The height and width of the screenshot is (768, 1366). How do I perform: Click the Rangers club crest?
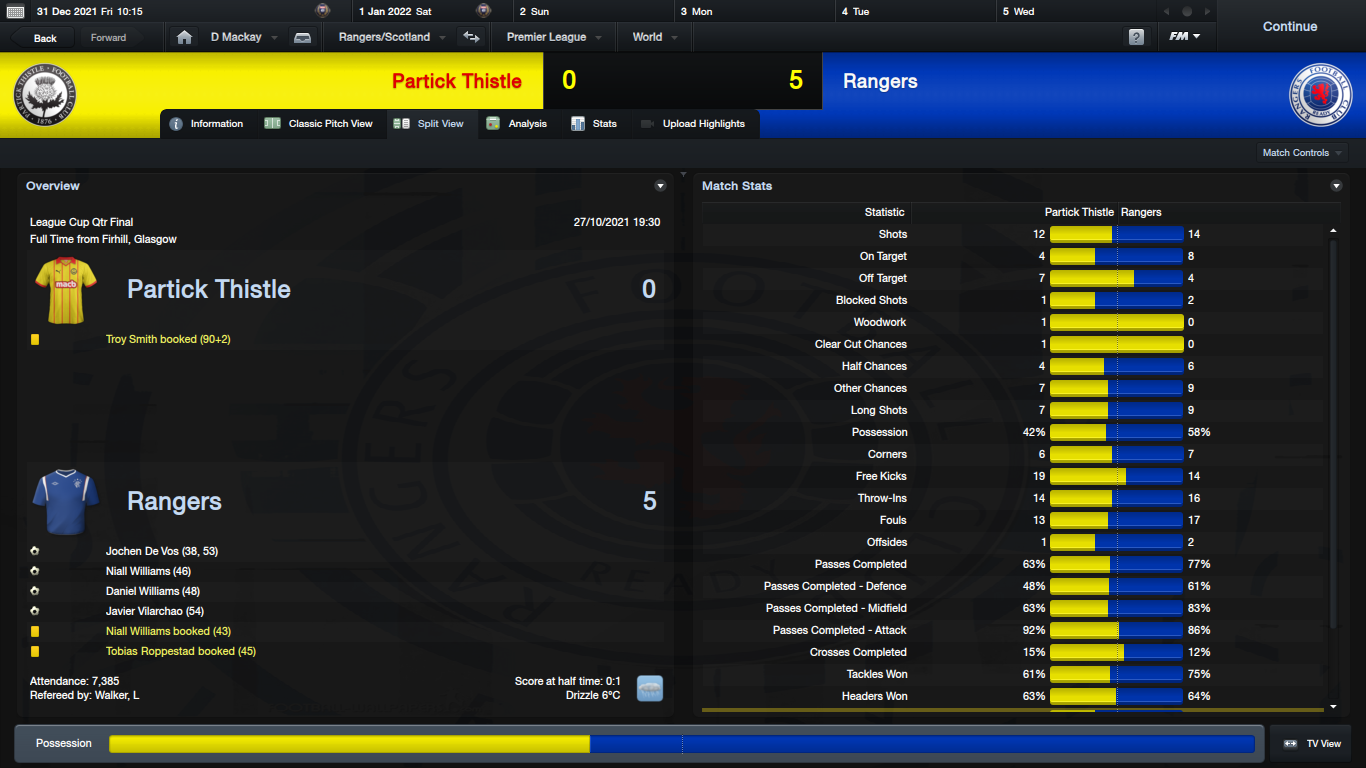click(1320, 95)
